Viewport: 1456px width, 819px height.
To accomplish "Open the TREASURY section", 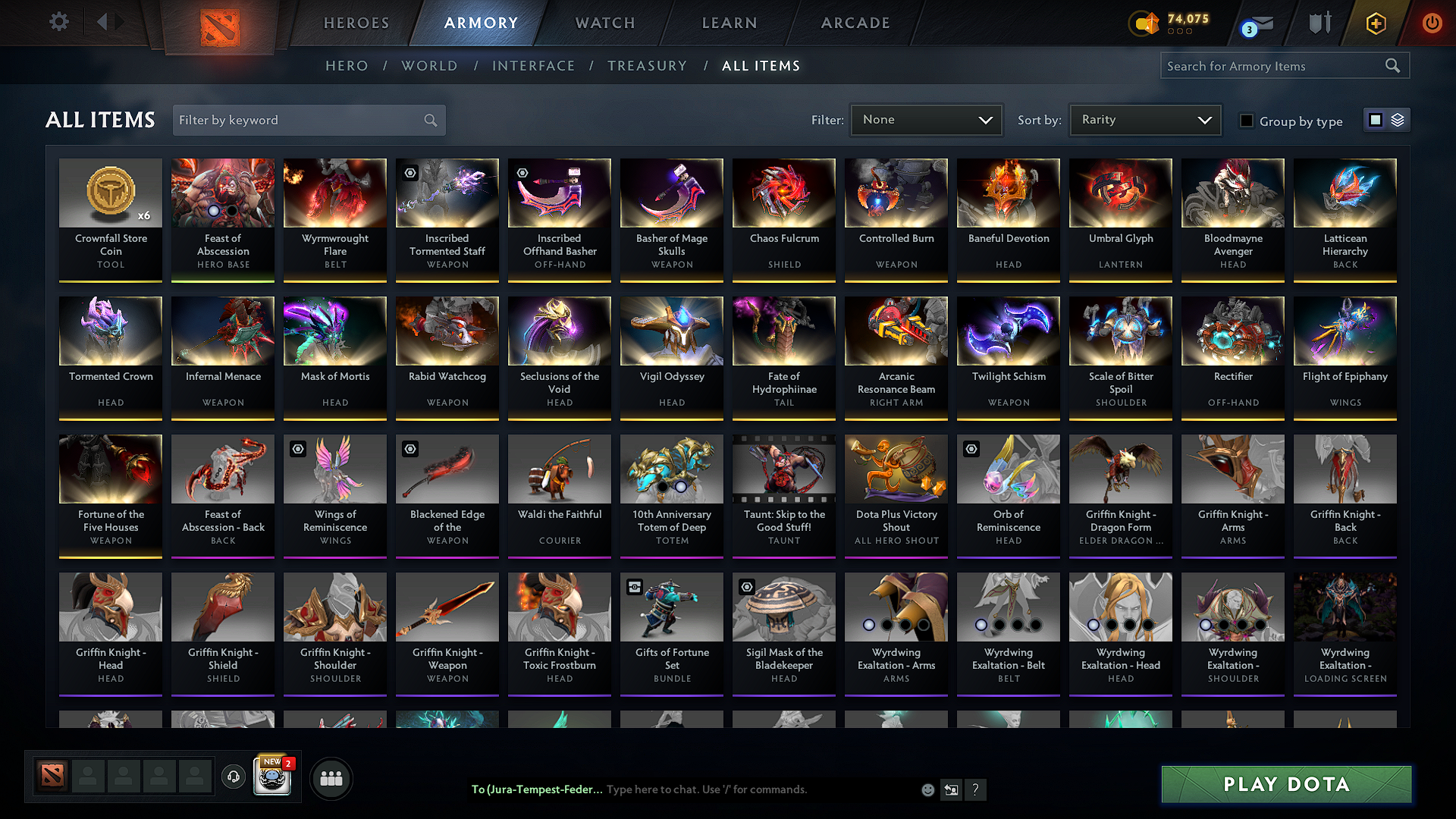I will pyautogui.click(x=647, y=66).
